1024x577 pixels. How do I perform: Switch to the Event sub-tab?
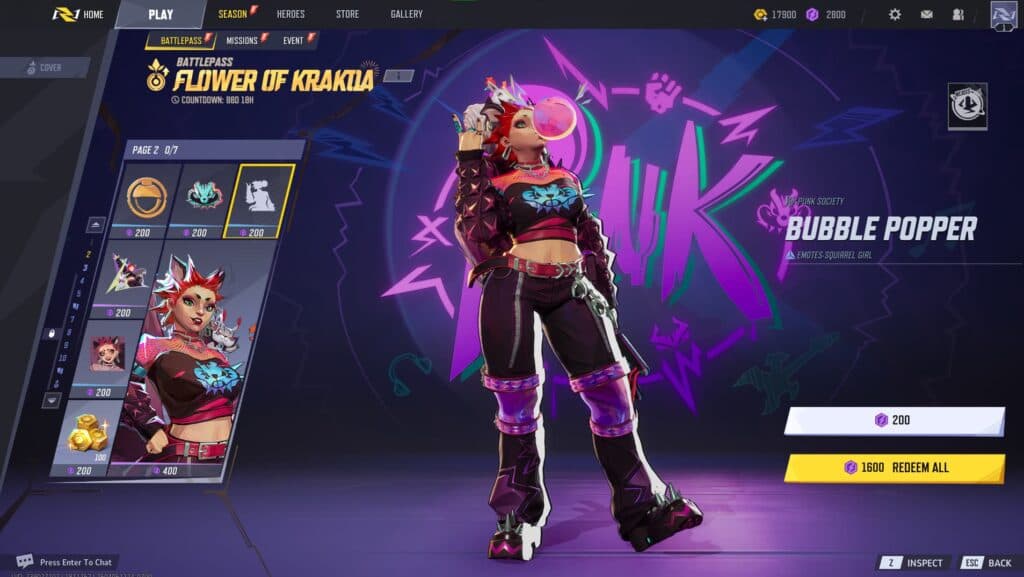click(294, 40)
